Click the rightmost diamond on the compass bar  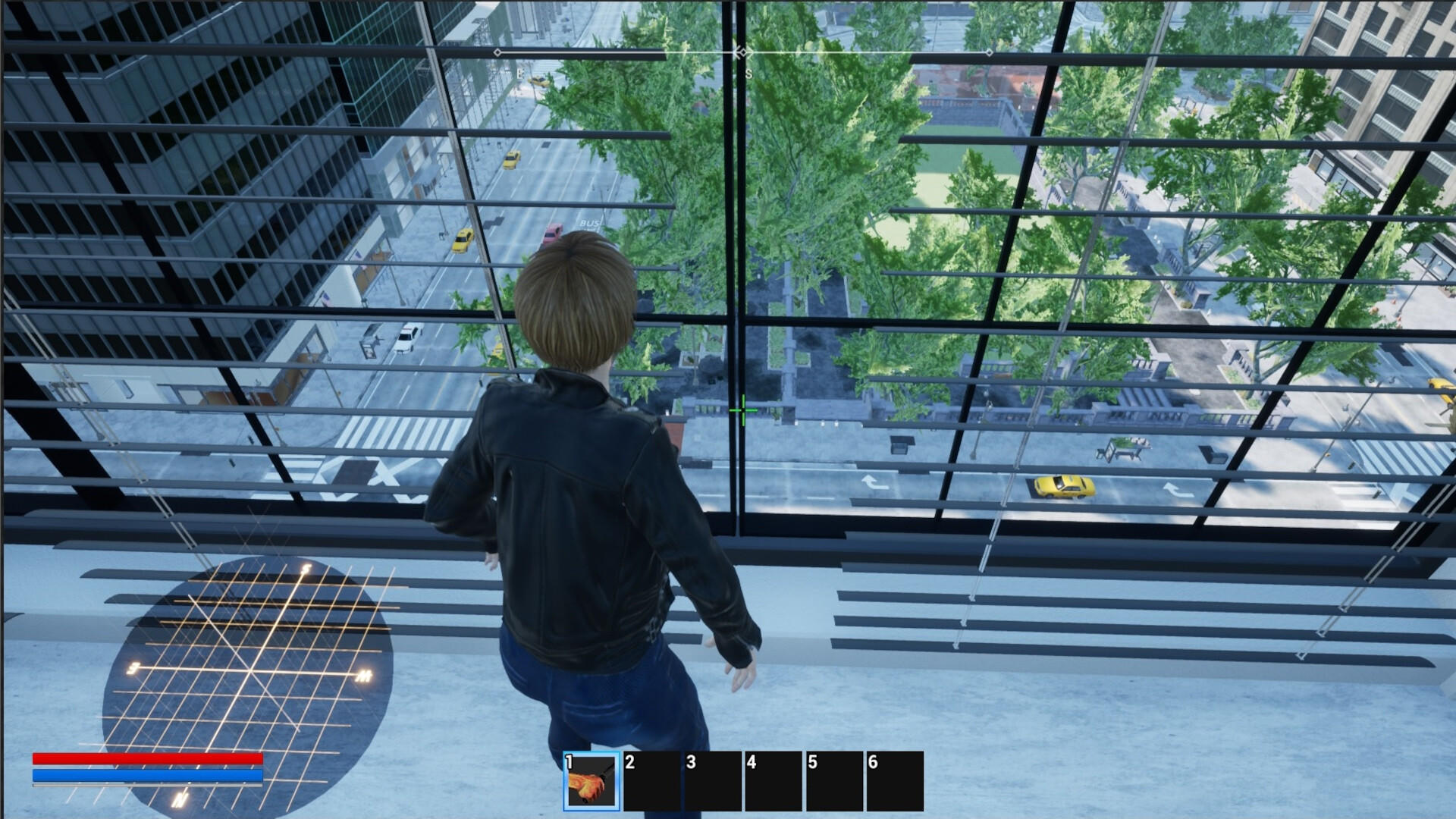[990, 52]
